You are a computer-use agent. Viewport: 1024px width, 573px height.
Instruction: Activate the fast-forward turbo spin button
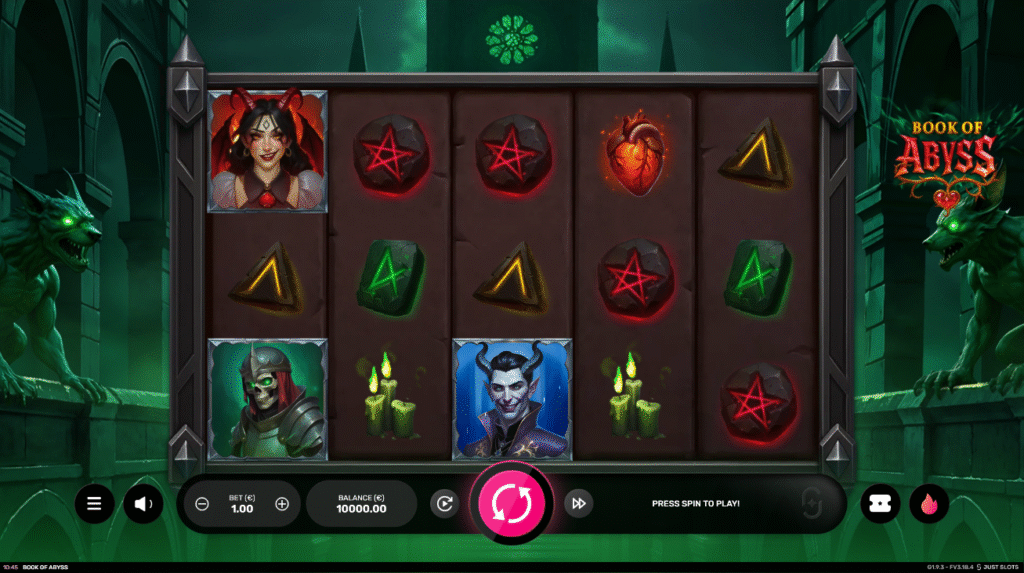tap(578, 503)
